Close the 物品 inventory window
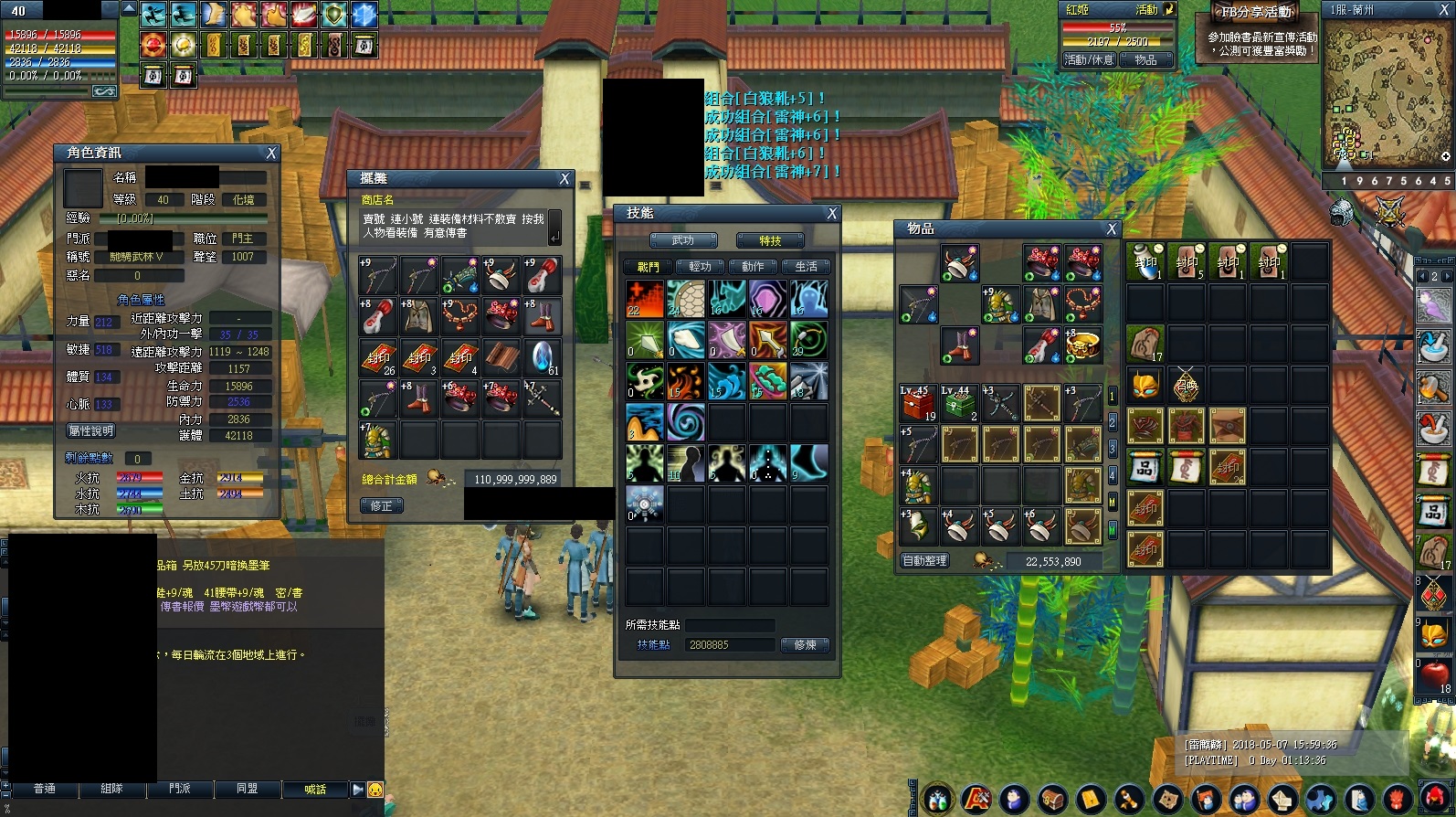The height and width of the screenshot is (817, 1456). click(x=1111, y=229)
